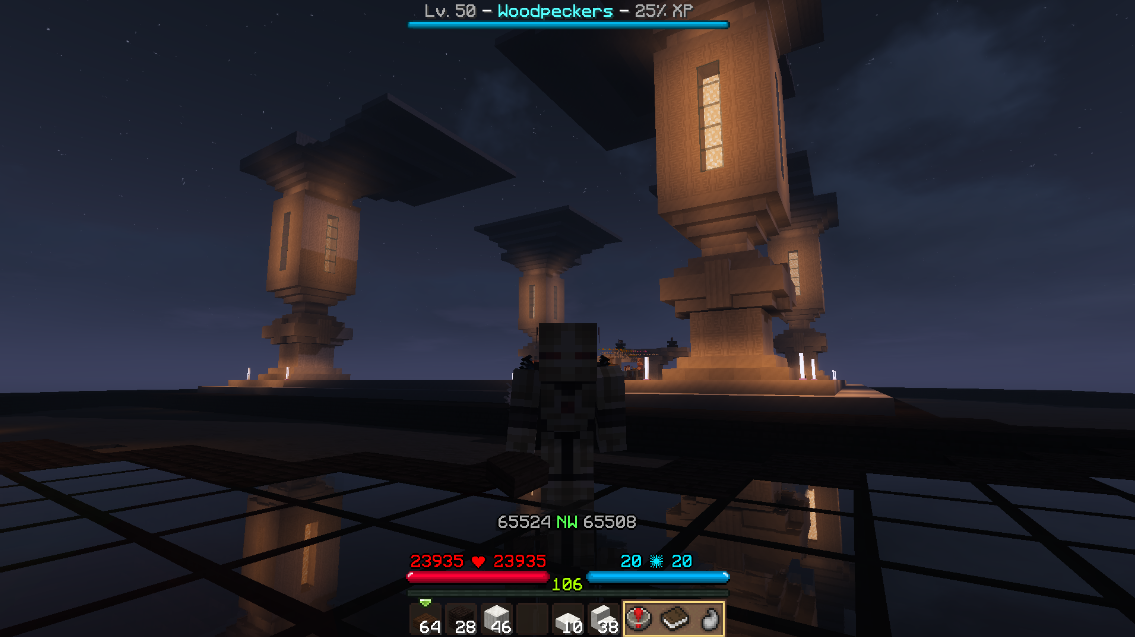
Task: Select the dark plank block stack of 28
Action: click(461, 619)
